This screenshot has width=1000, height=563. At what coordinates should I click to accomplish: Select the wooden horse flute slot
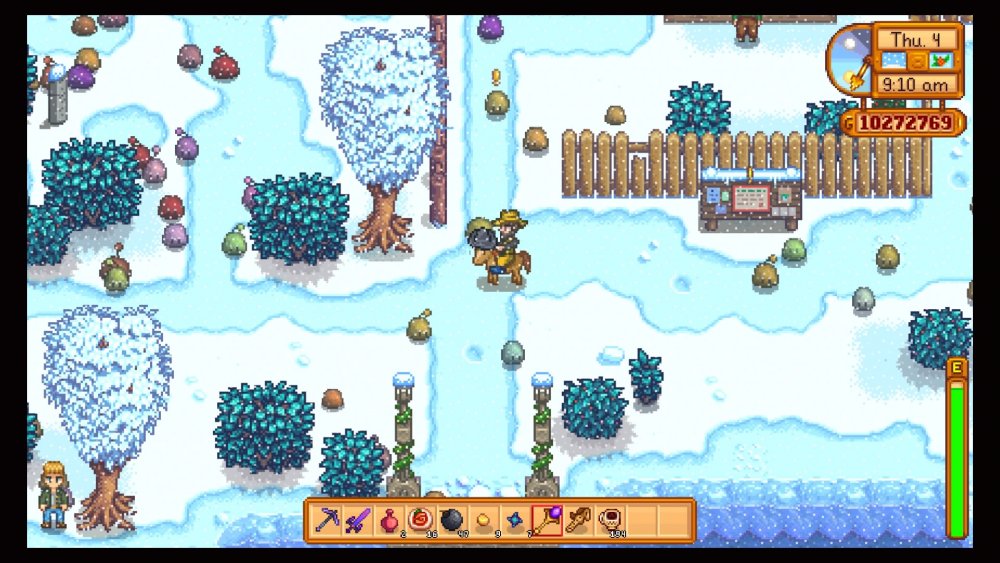click(577, 520)
